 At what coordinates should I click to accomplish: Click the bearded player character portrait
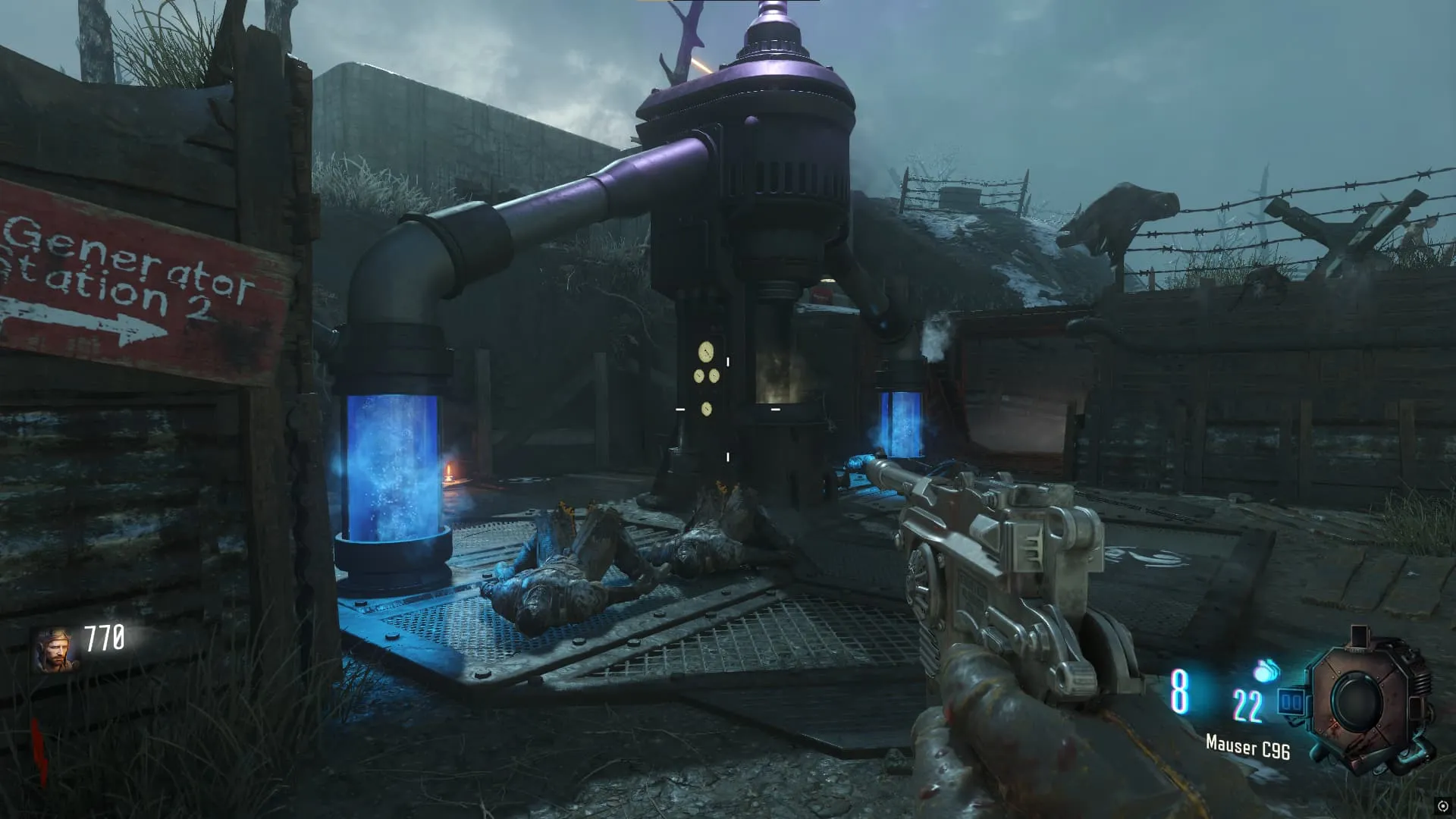click(x=55, y=650)
